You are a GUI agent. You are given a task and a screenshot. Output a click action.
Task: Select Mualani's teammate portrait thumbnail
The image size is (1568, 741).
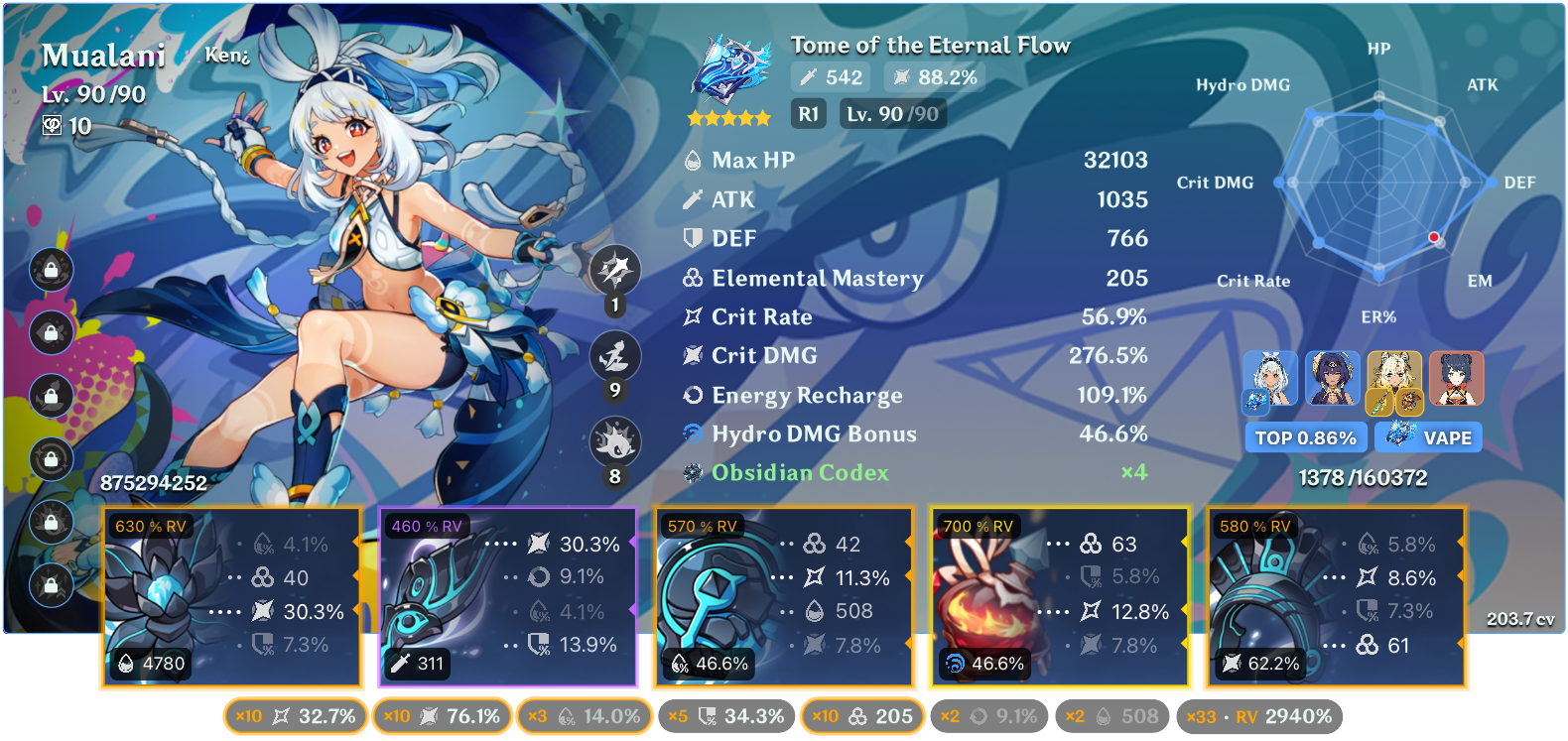coord(1270,379)
